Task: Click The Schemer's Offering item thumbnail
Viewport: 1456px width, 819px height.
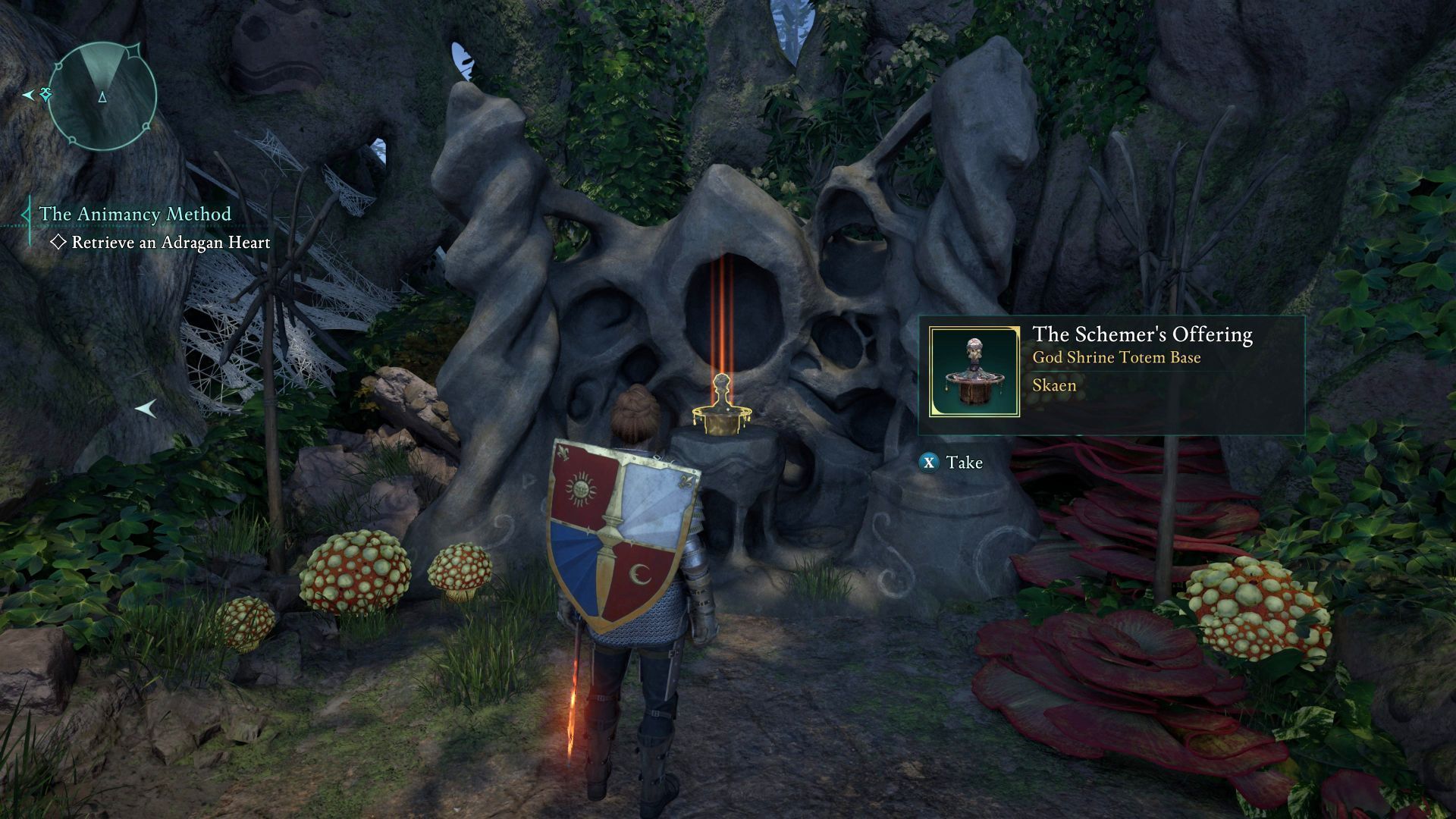Action: click(x=974, y=372)
